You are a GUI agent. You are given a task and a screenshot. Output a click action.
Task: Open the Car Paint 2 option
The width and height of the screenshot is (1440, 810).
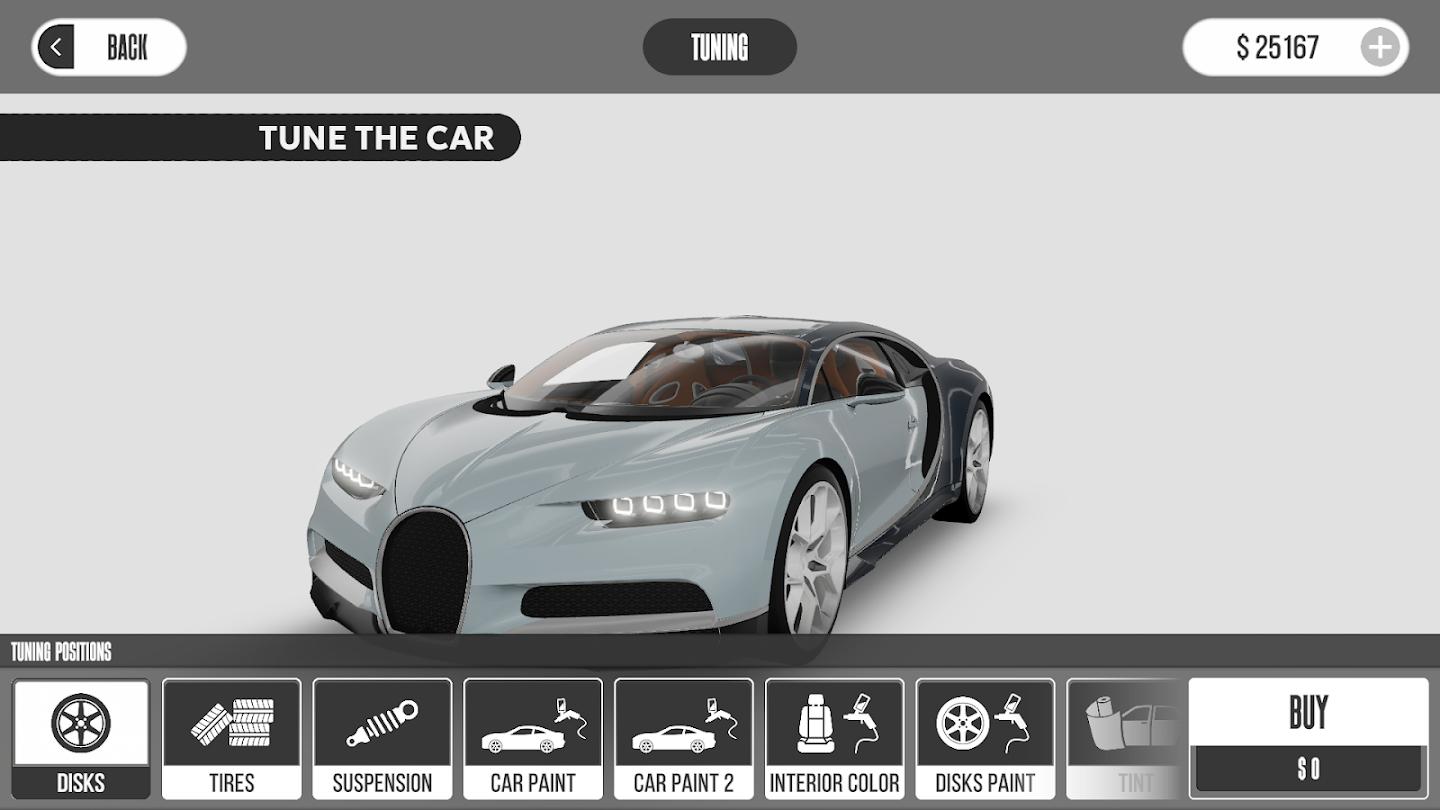pos(684,739)
